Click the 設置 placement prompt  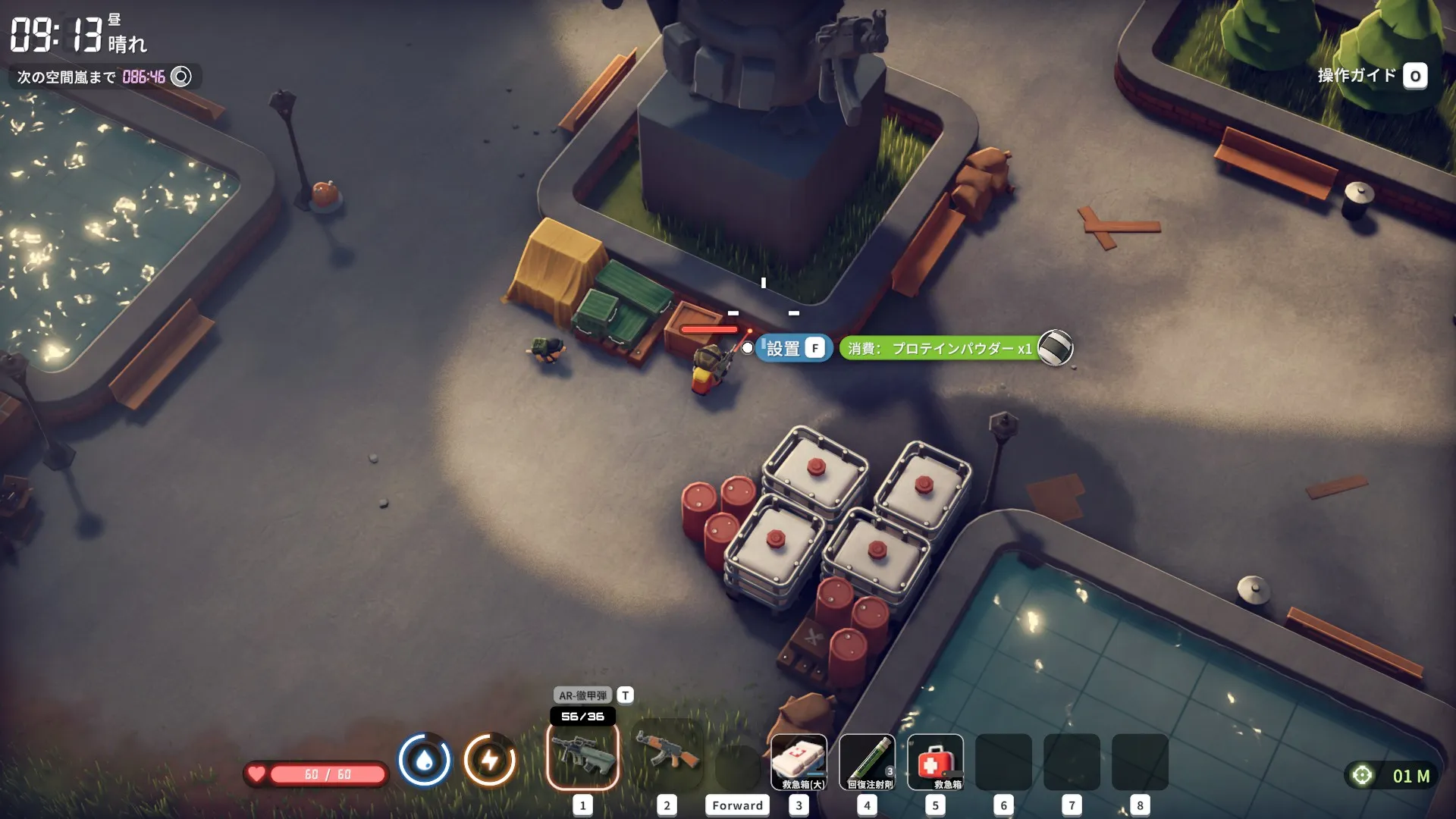(793, 348)
